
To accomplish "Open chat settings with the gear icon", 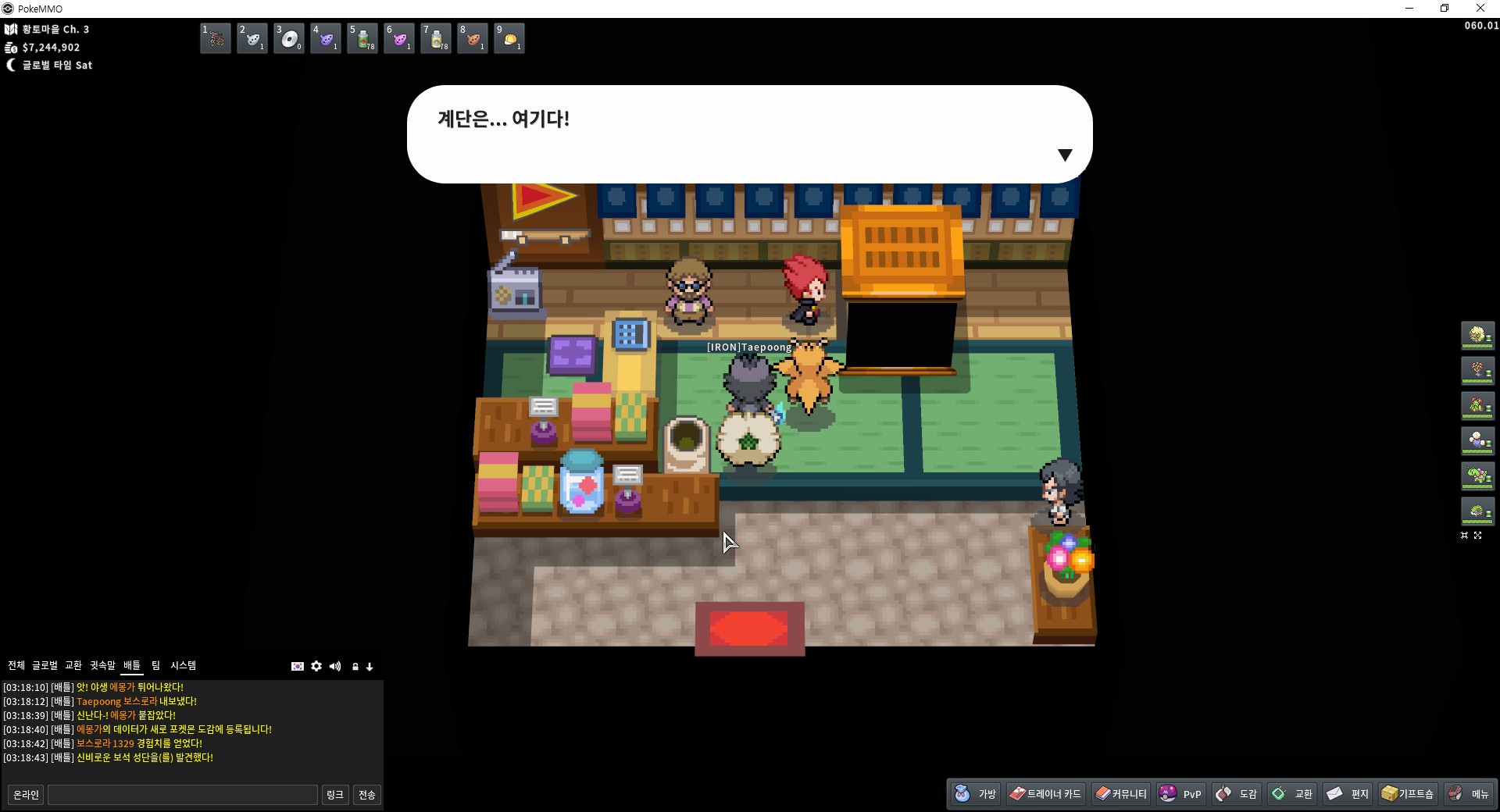I will tap(316, 666).
